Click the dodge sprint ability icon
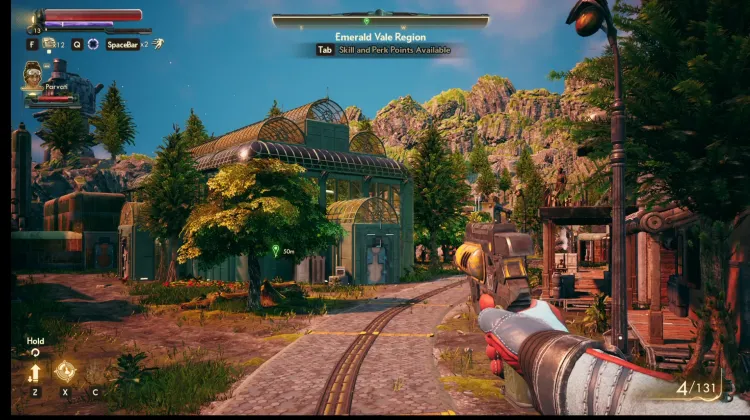Screen dimensions: 750x420 coord(157,44)
